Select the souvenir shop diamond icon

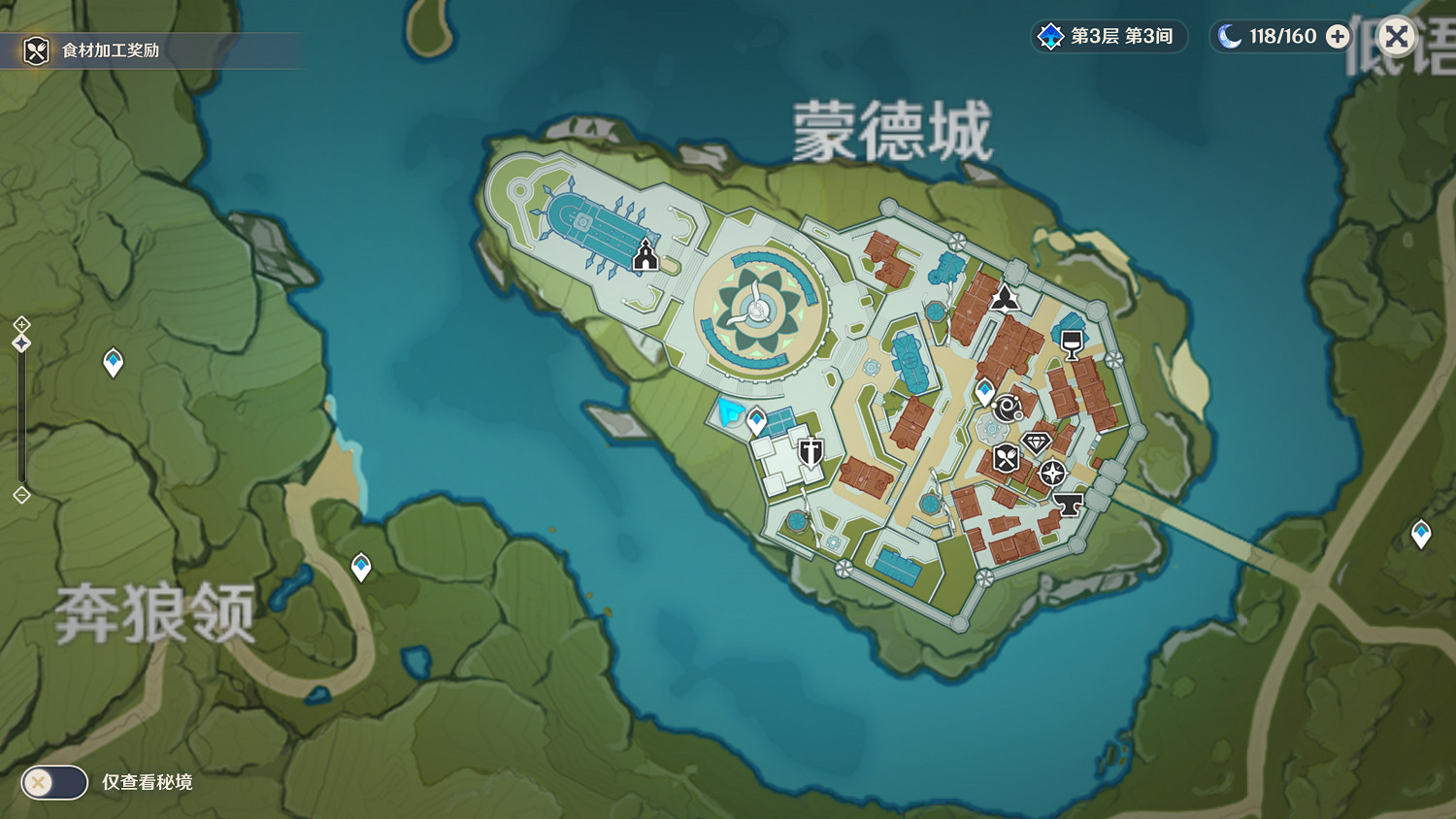pos(1036,442)
